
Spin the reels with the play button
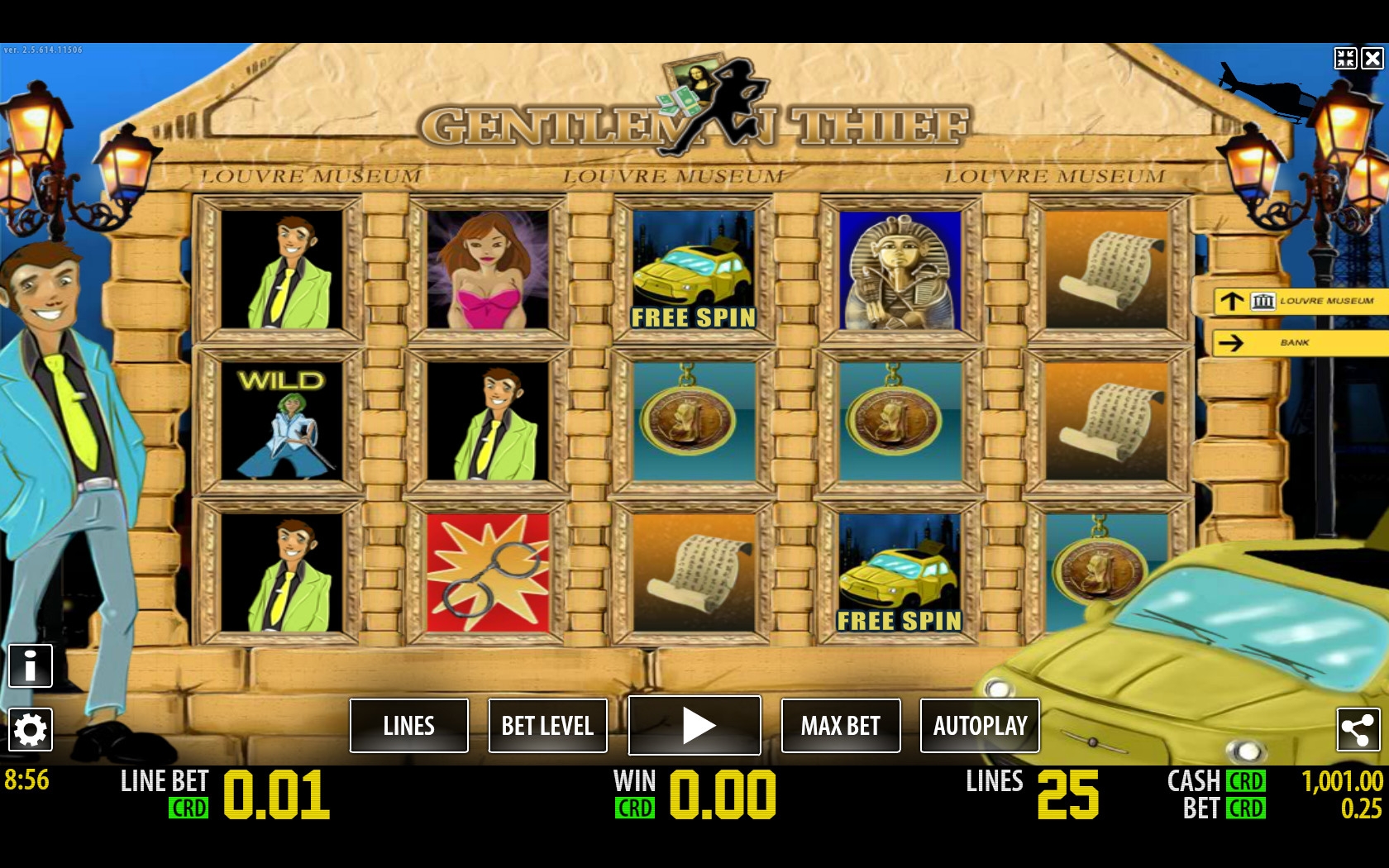coord(694,726)
